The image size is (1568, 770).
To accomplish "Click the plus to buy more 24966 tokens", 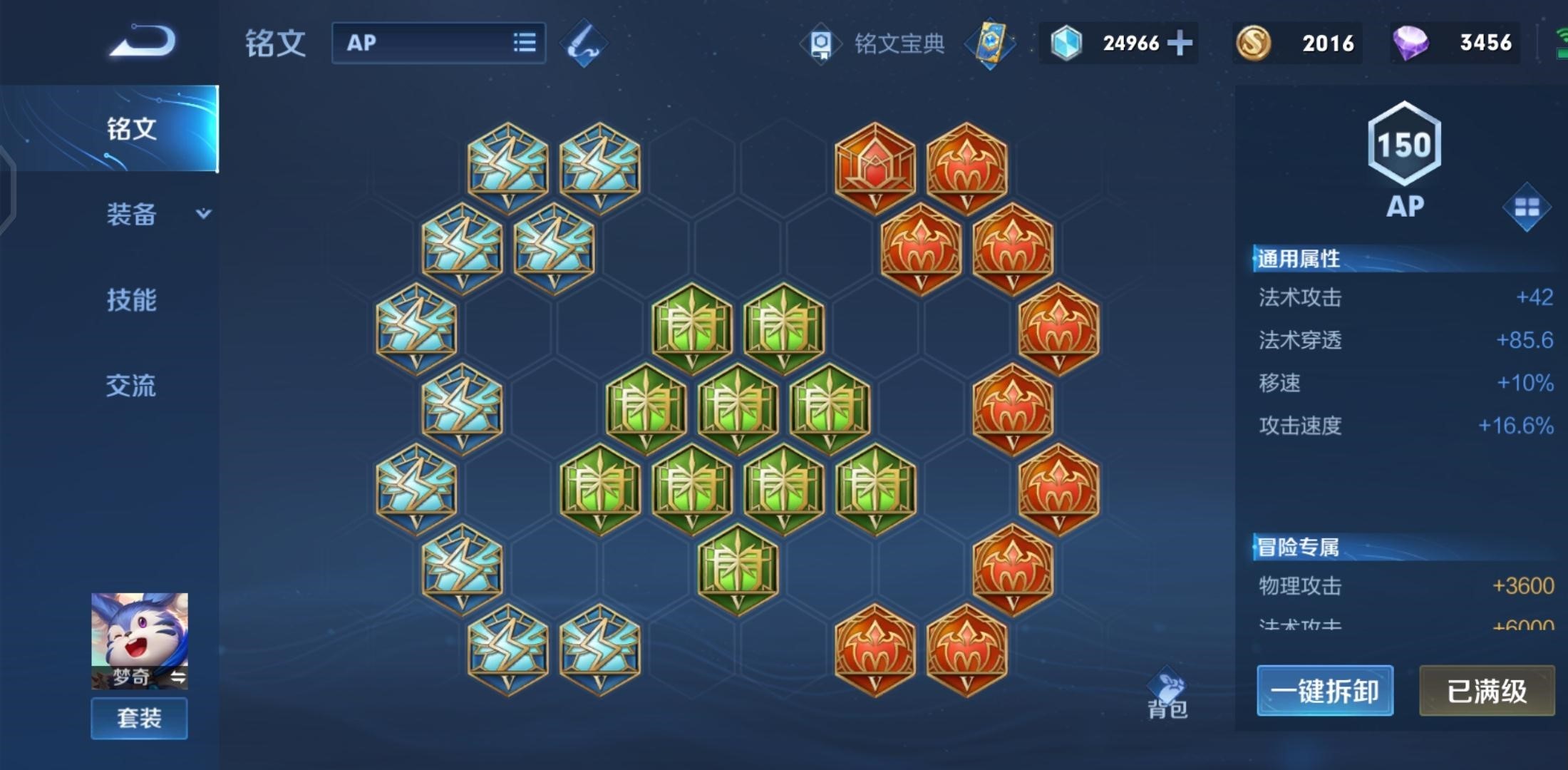I will (1180, 43).
